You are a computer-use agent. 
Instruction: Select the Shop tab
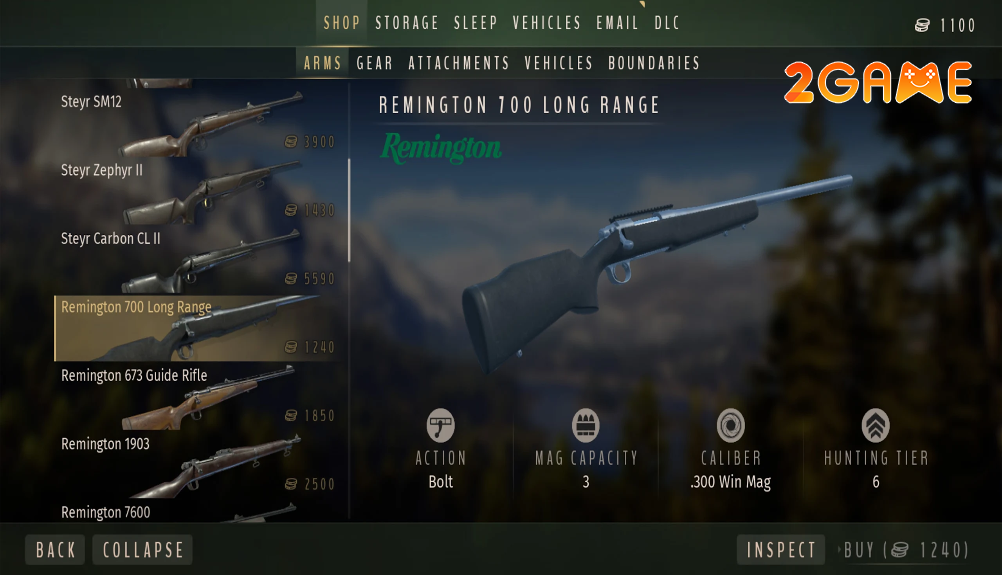pyautogui.click(x=341, y=23)
